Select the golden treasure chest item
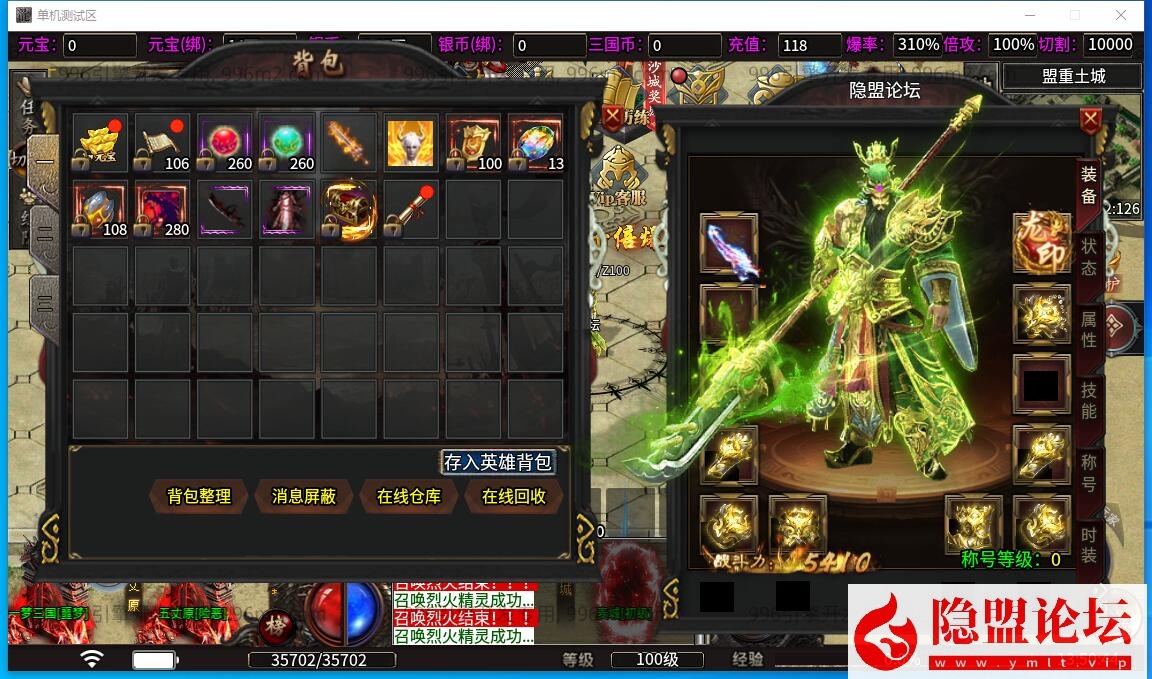Viewport: 1152px width, 679px height. point(349,209)
